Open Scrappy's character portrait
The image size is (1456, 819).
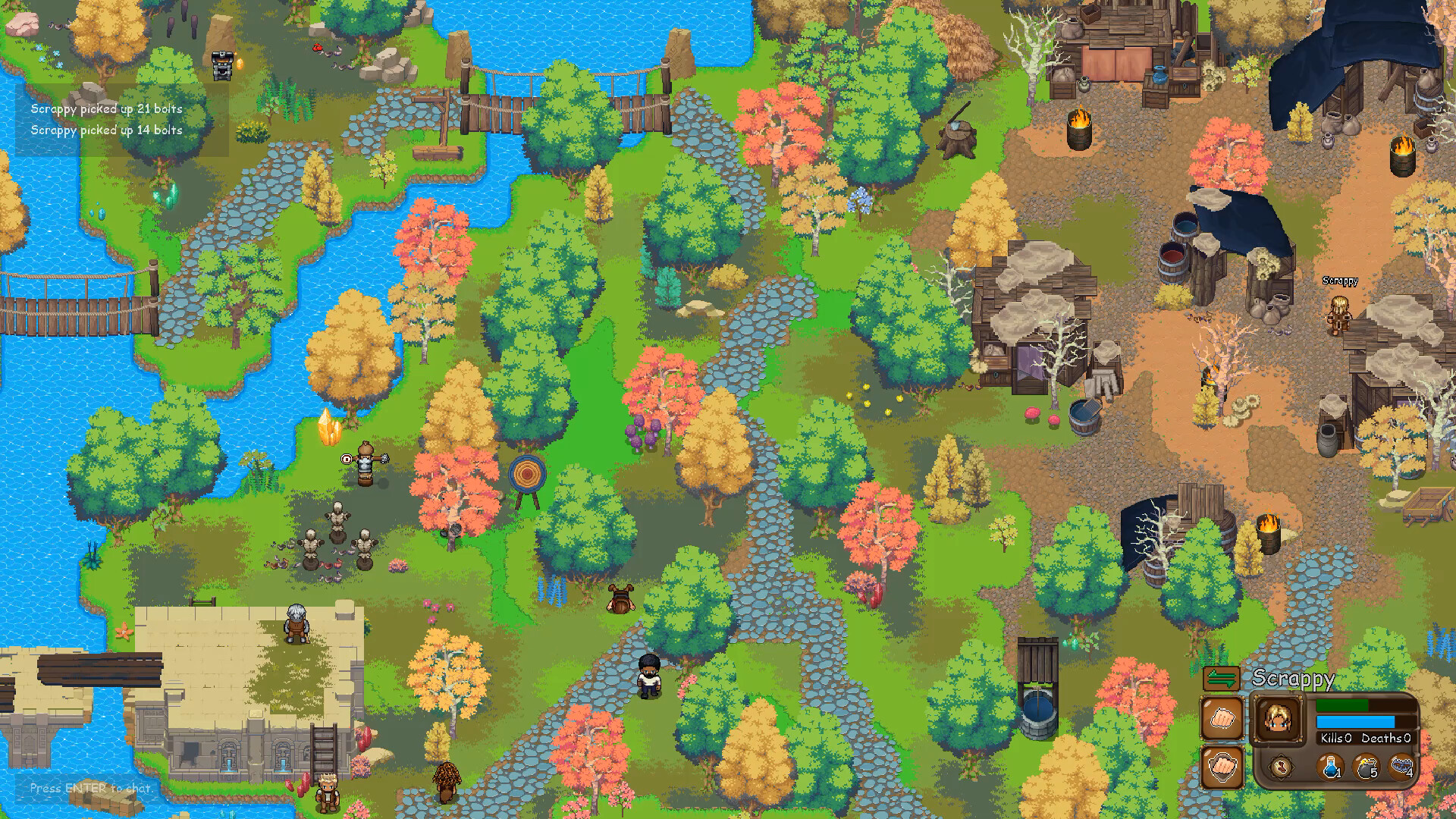pos(1279,719)
